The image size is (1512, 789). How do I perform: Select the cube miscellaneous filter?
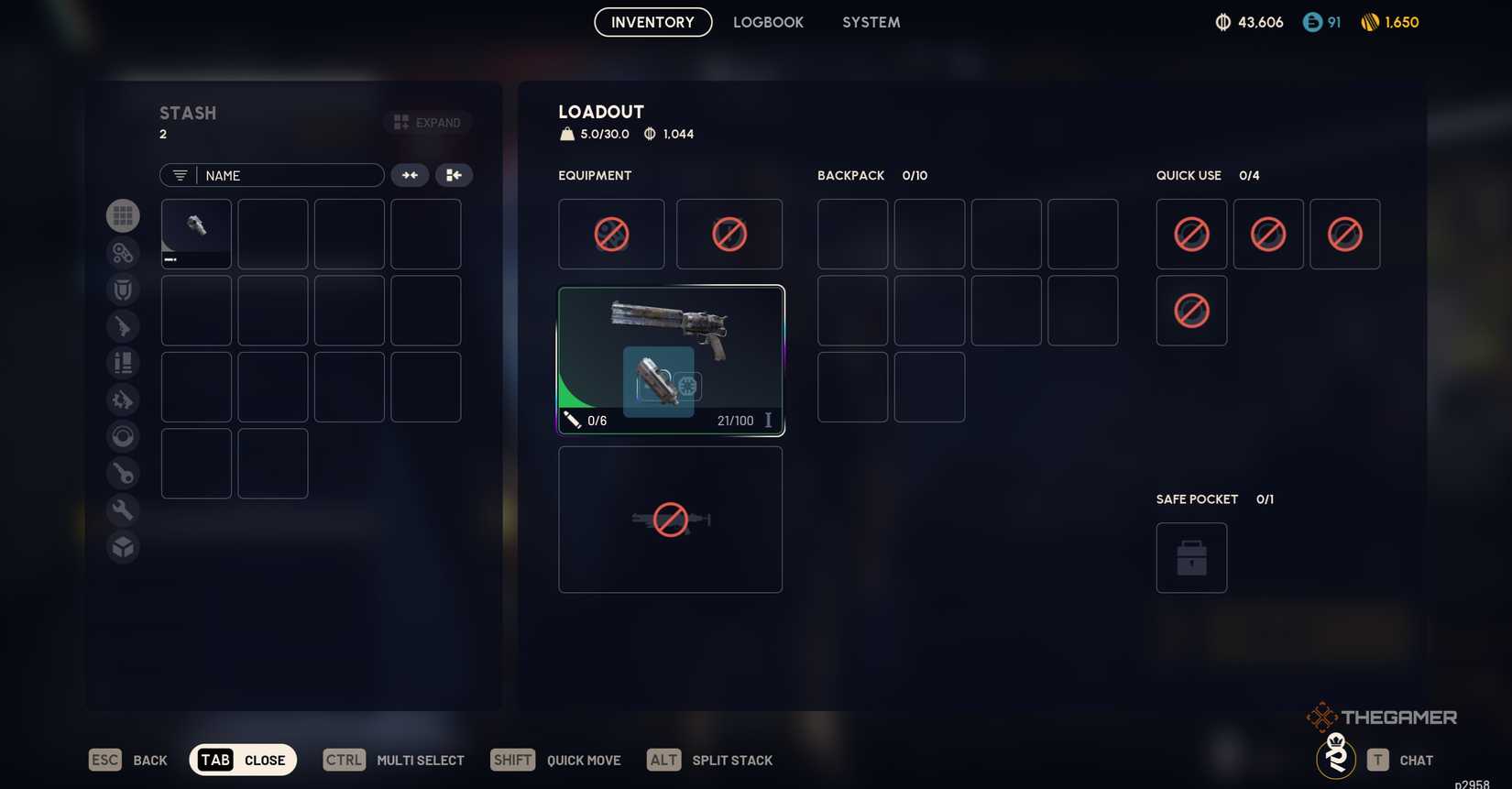tap(123, 545)
